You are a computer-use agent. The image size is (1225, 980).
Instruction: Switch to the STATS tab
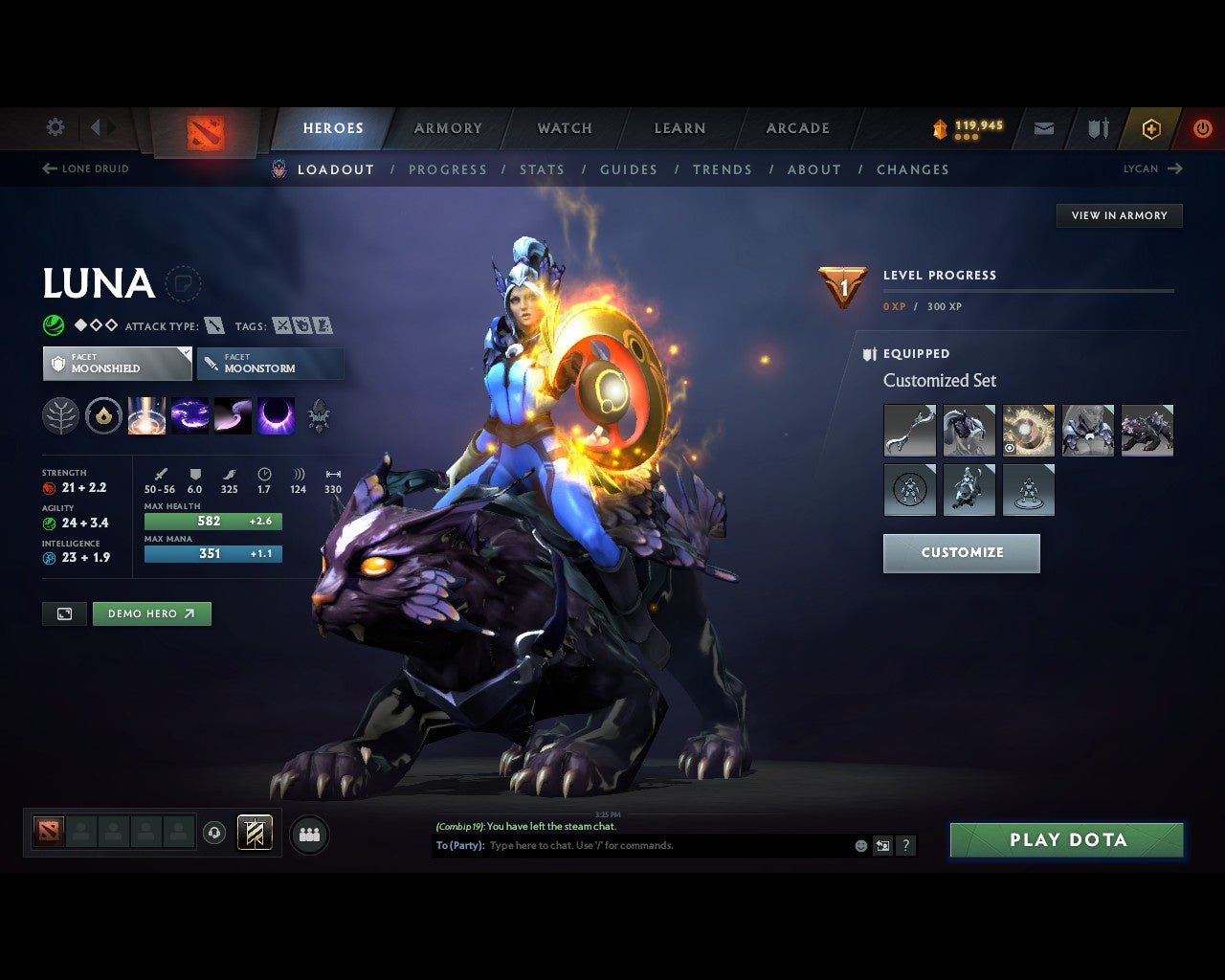coord(543,169)
